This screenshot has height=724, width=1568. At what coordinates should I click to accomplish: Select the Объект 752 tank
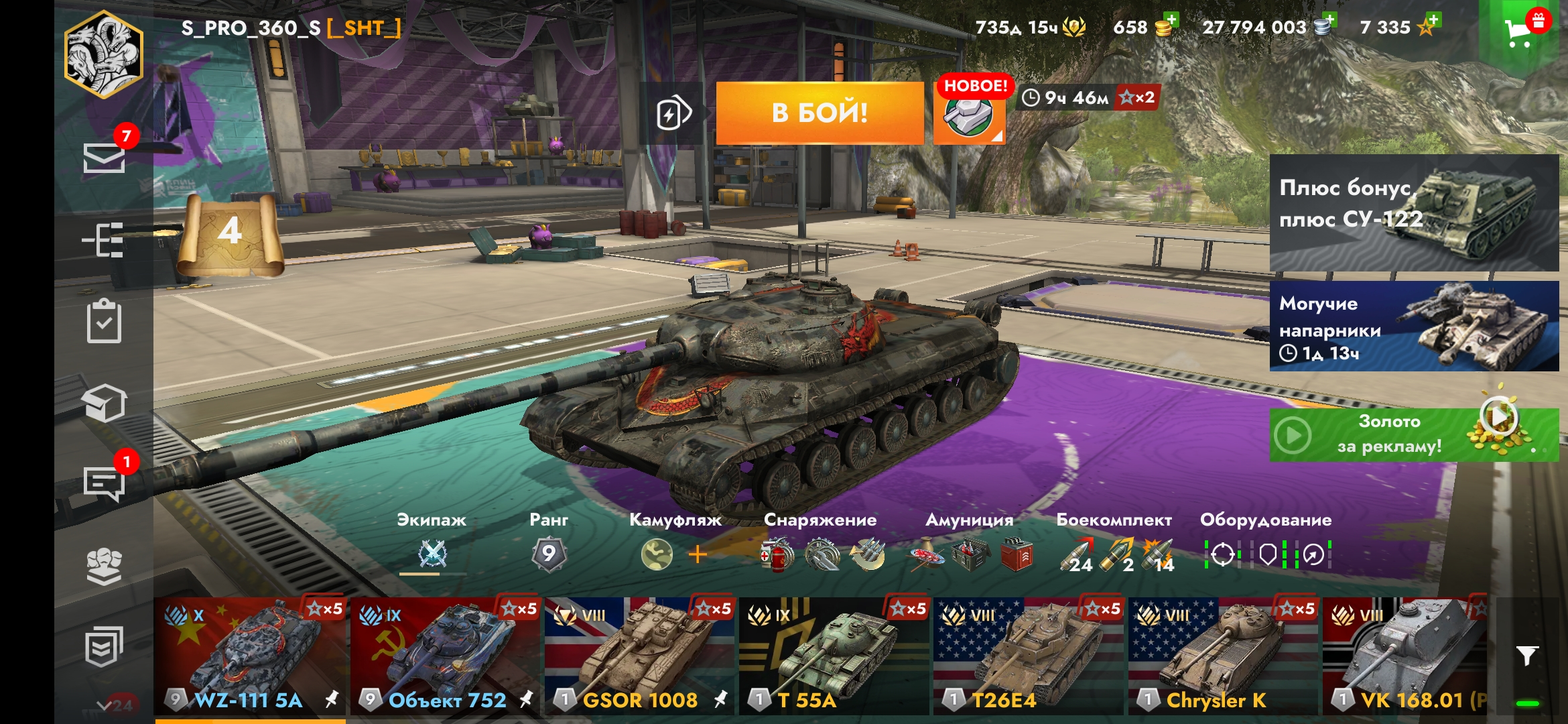(x=444, y=657)
